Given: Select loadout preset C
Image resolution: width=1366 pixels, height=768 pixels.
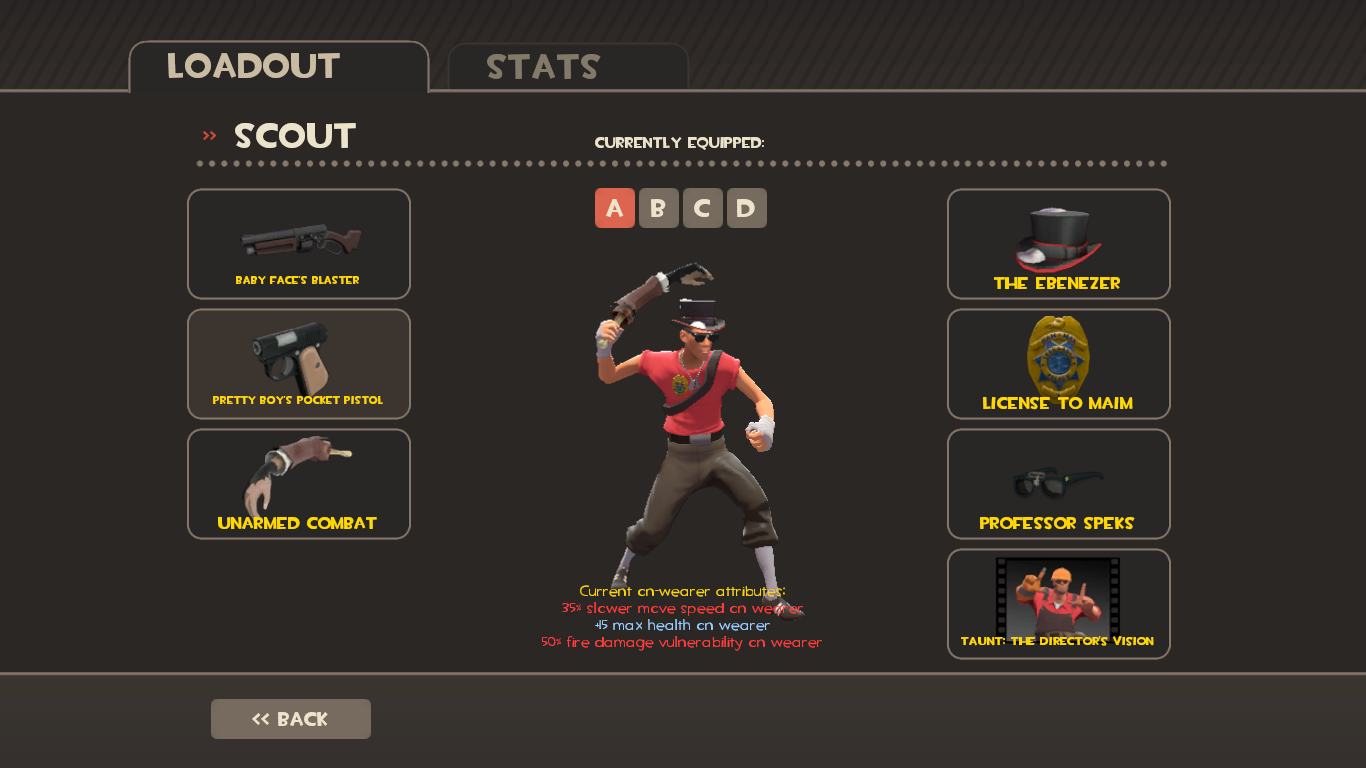Looking at the screenshot, I should (703, 208).
